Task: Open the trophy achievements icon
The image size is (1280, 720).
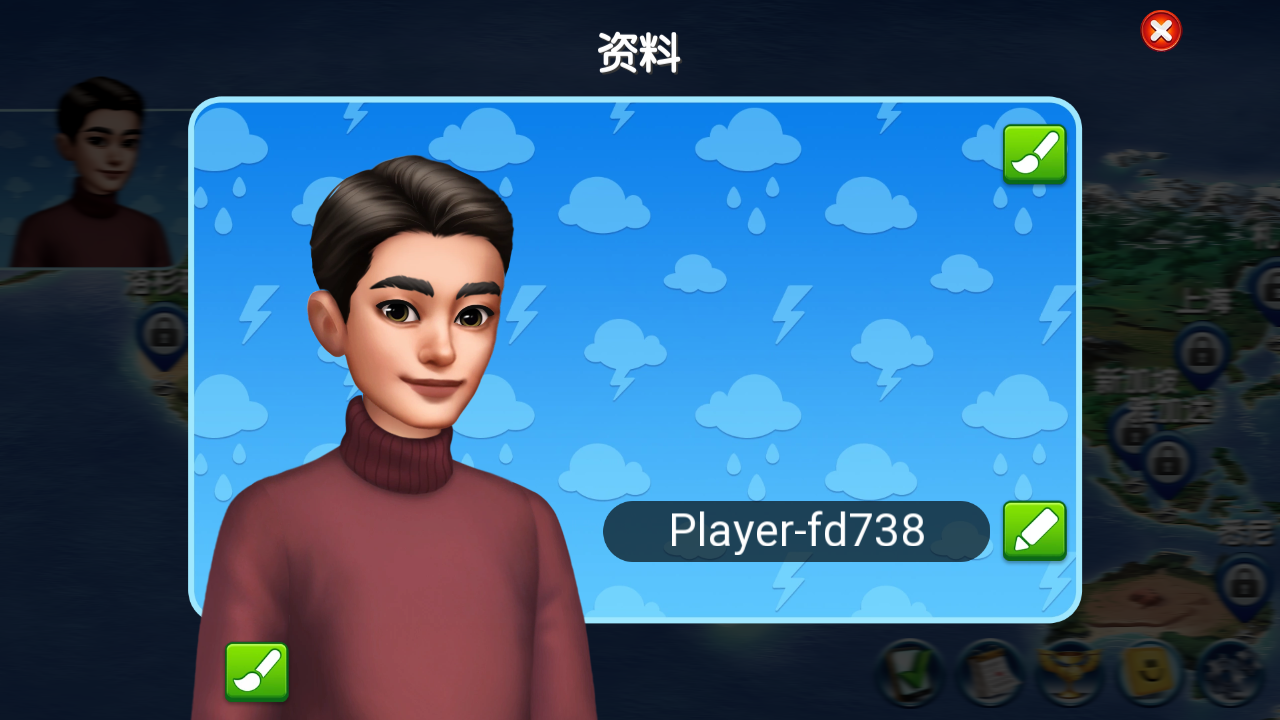Action: pos(1070,672)
